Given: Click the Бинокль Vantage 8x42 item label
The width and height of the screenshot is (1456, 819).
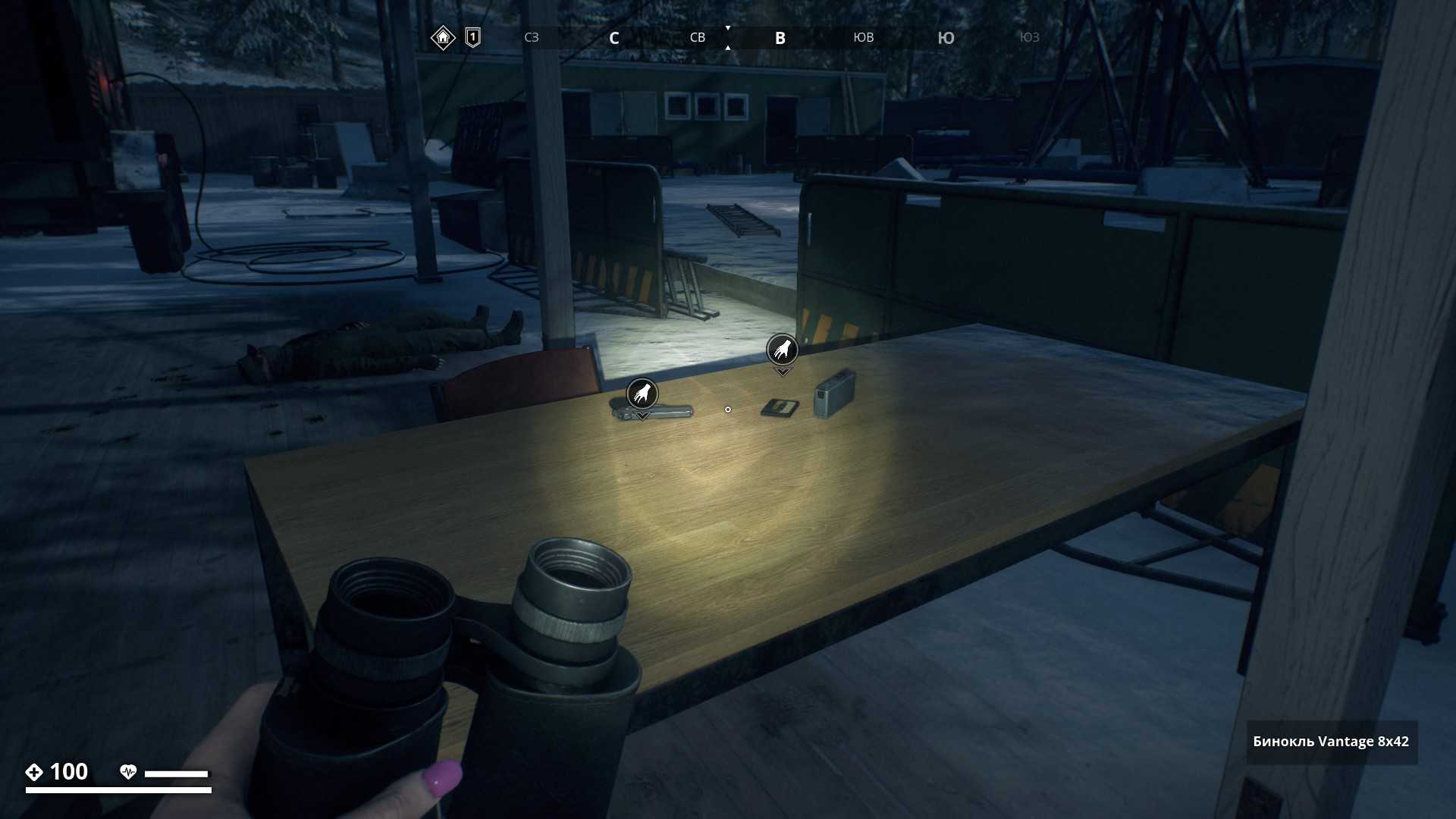Looking at the screenshot, I should point(1331,742).
